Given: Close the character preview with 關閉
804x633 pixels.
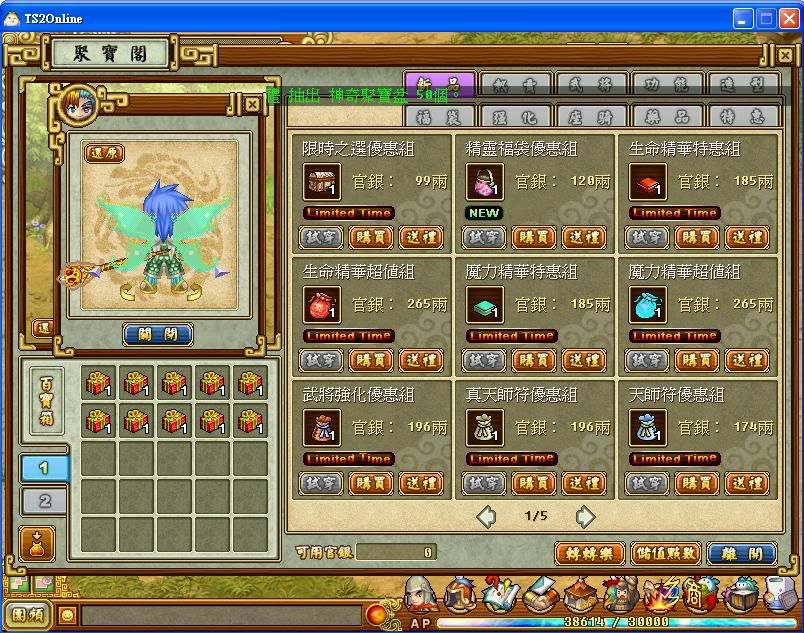Looking at the screenshot, I should pos(158,334).
